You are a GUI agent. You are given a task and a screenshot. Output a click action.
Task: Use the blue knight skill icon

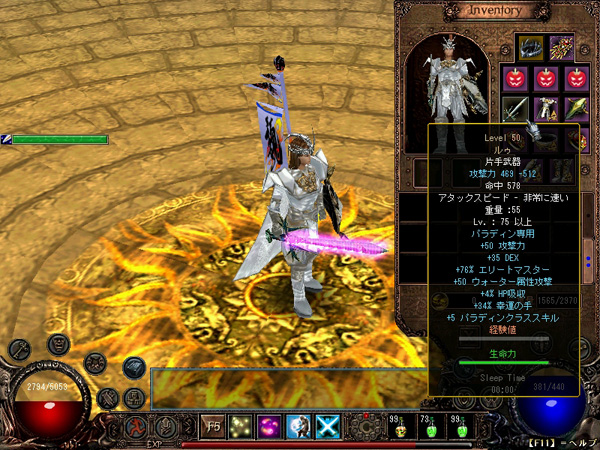(x=298, y=426)
